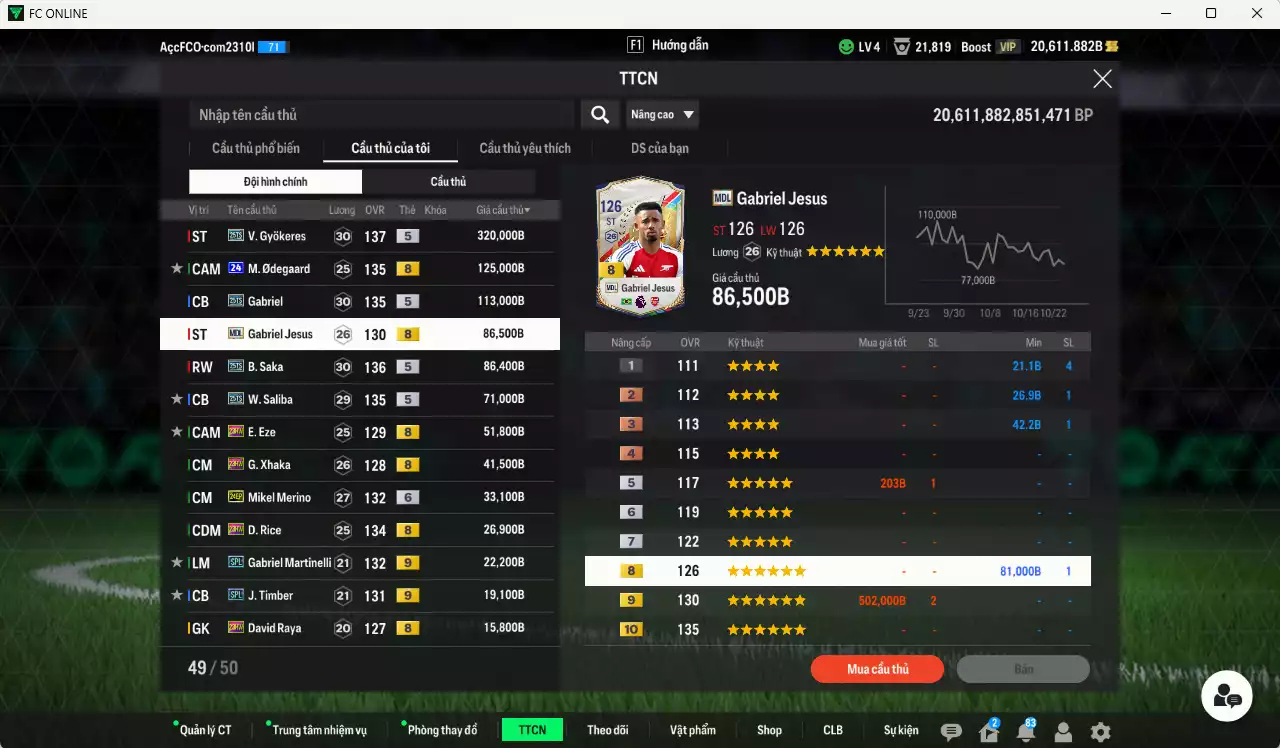Image resolution: width=1280 pixels, height=748 pixels.
Task: Open the Nâng cao filter dropdown
Action: click(x=662, y=114)
